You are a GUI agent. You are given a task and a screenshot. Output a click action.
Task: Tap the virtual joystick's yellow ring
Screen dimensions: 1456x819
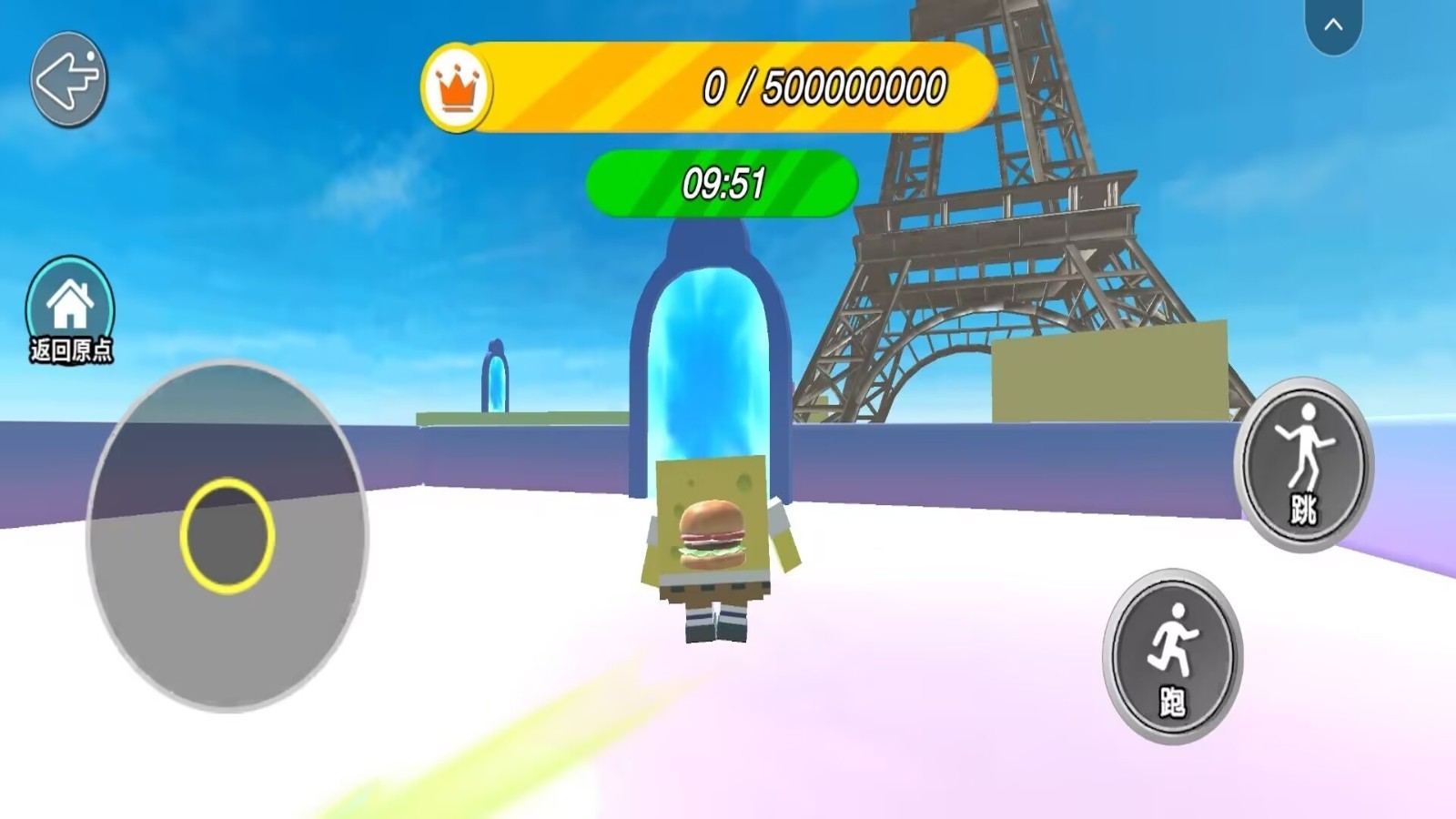(x=227, y=535)
